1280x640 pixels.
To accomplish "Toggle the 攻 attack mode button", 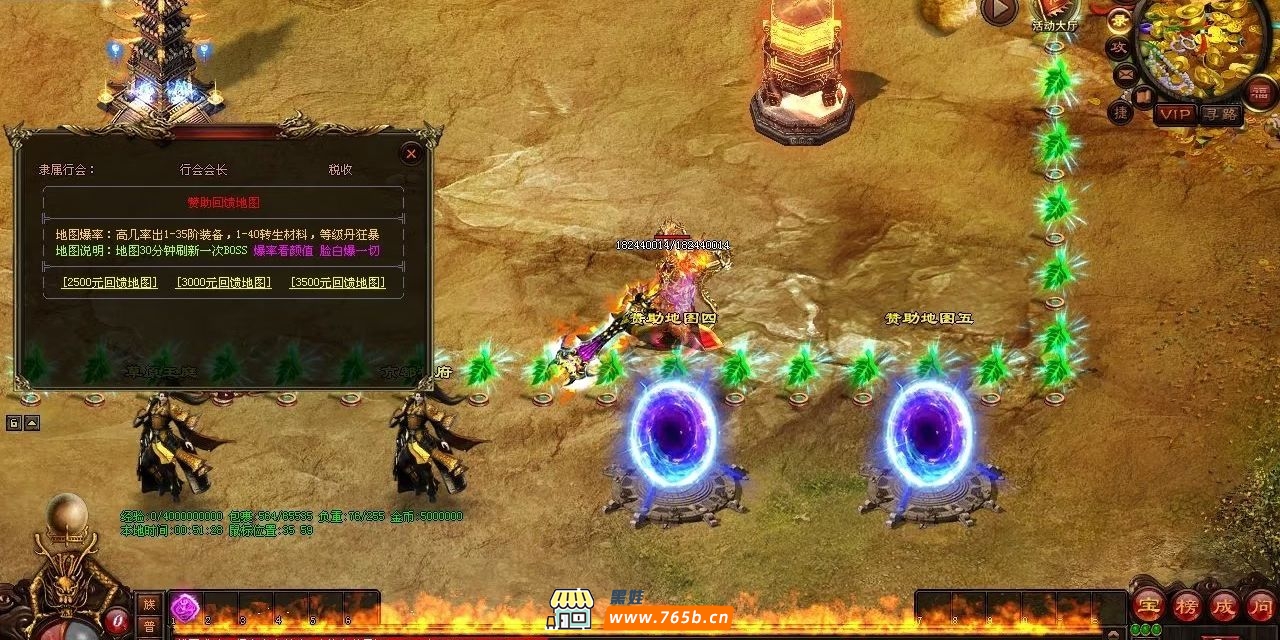I will [1118, 48].
